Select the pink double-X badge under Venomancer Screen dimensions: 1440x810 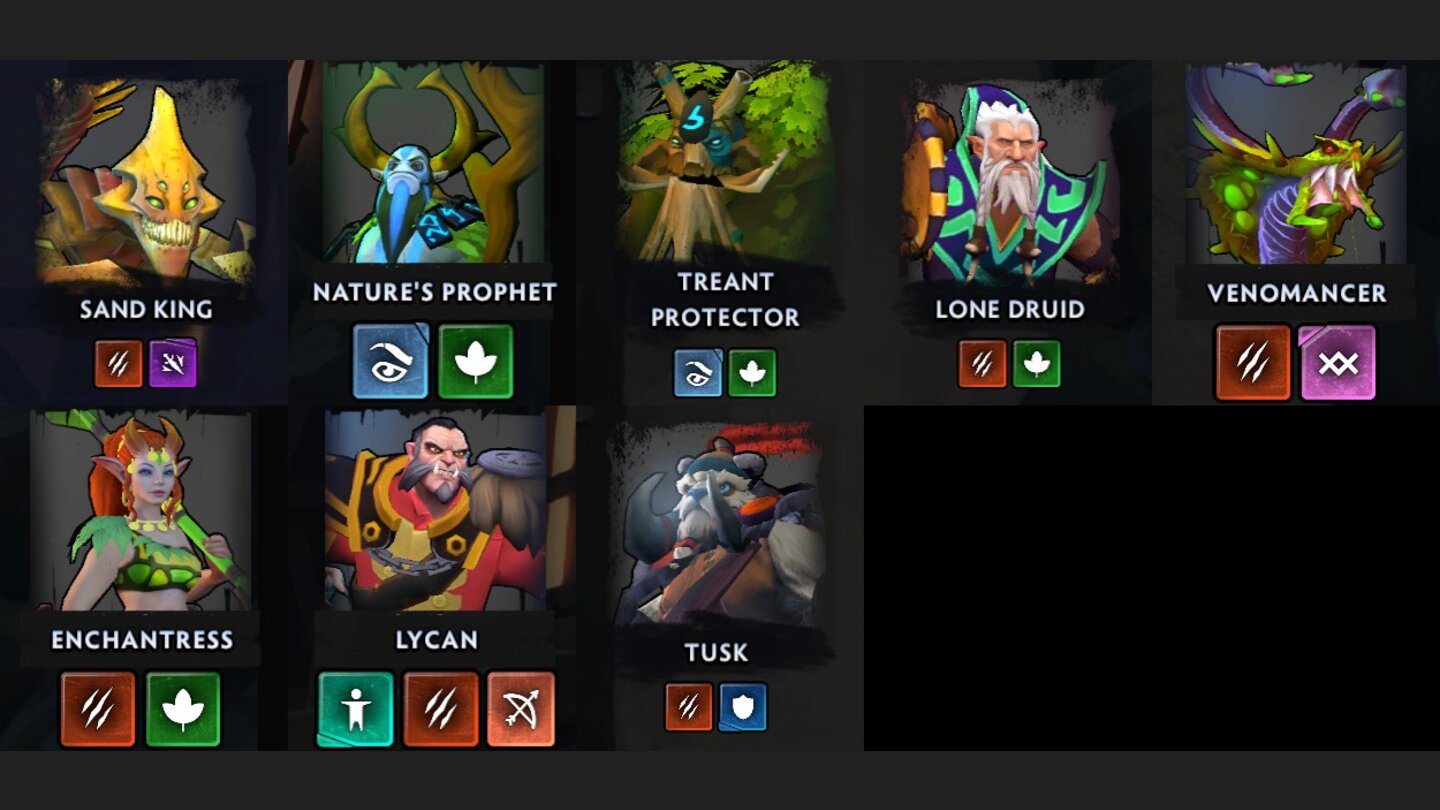[1338, 364]
